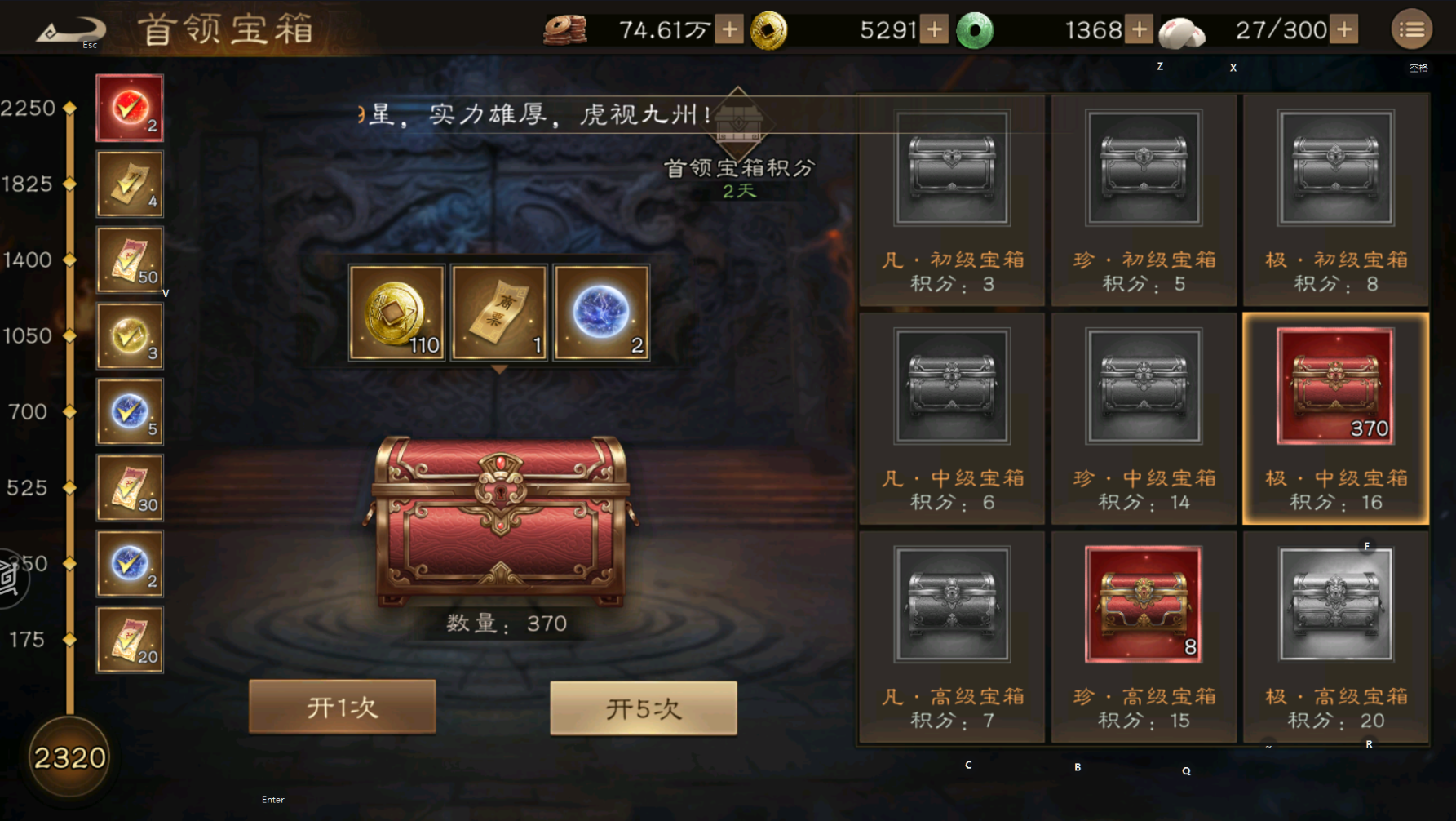Click the 2250 milestone reward icon
This screenshot has width=1456, height=821.
[129, 107]
